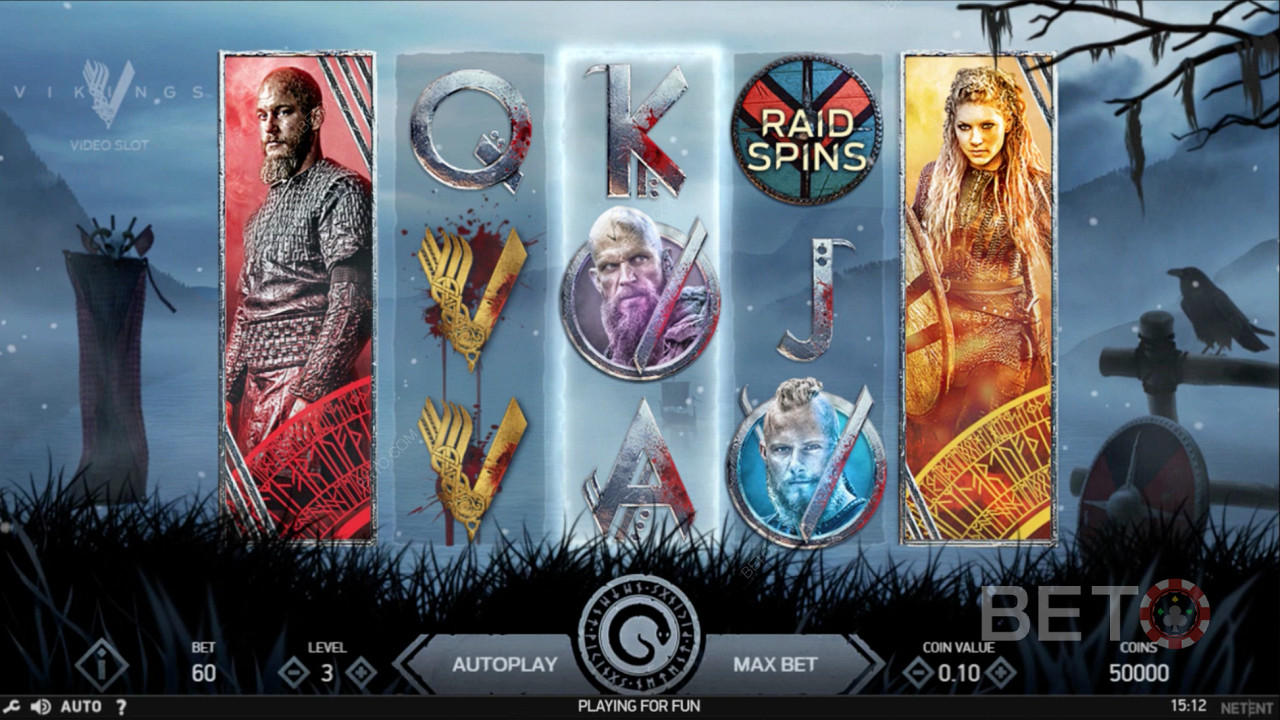
Task: Start Autoplay mode
Action: click(x=504, y=664)
